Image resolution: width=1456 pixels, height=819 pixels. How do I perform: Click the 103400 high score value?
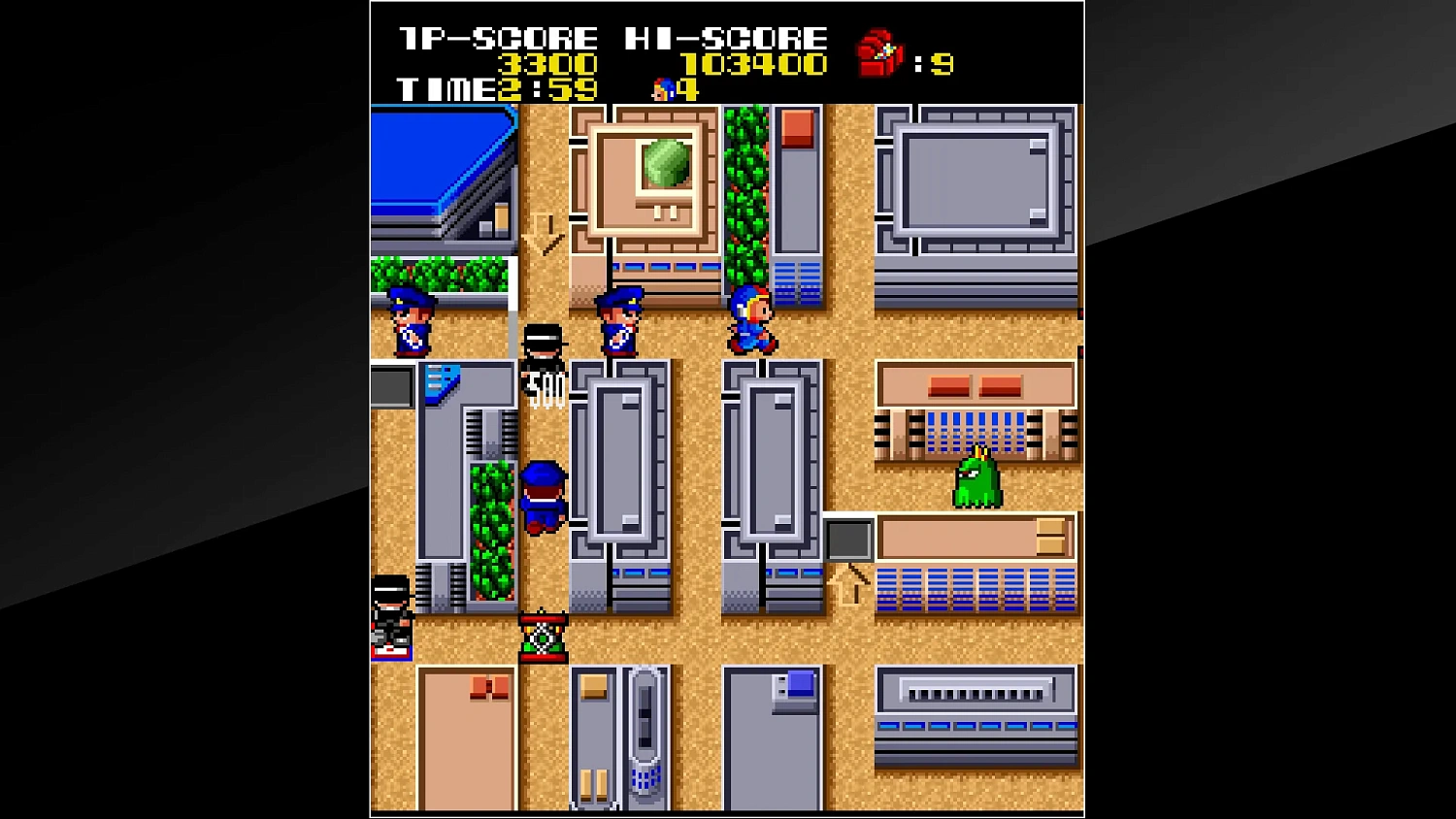tap(755, 64)
